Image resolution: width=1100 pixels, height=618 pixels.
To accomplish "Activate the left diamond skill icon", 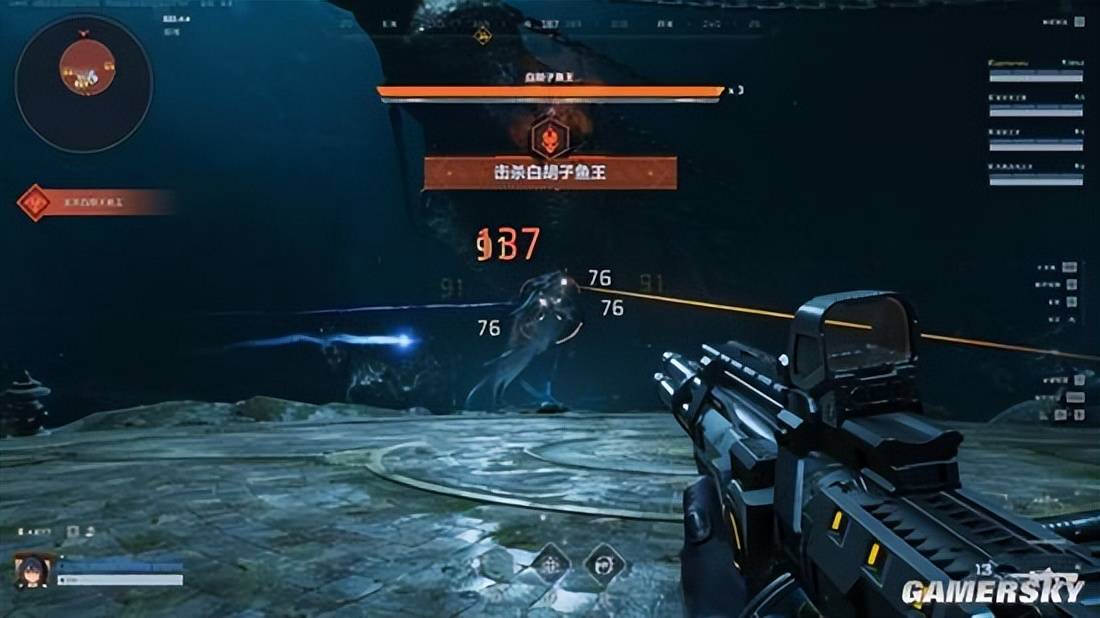I will (550, 564).
